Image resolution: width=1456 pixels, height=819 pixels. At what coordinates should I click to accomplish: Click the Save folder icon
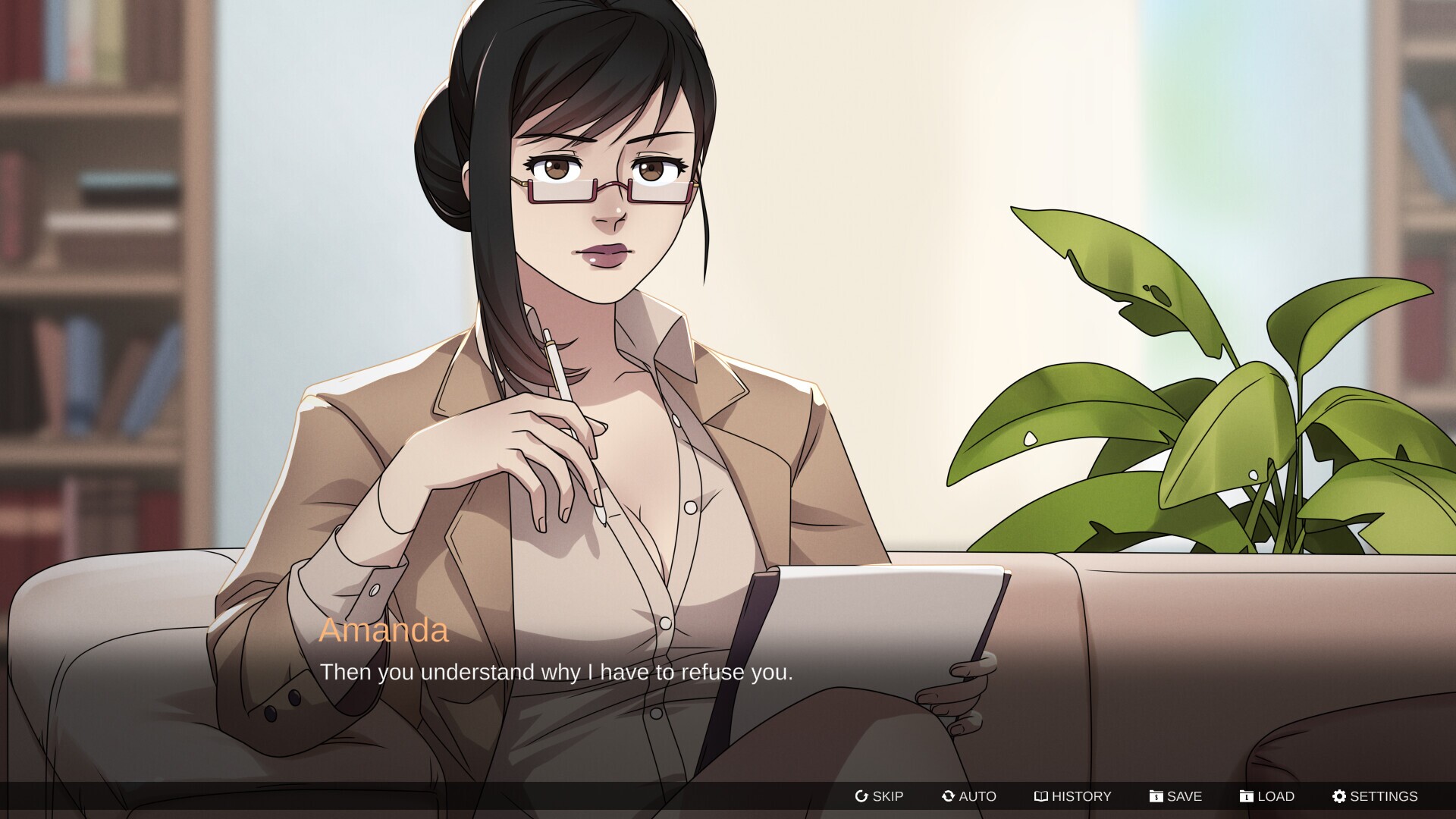pyautogui.click(x=1156, y=796)
